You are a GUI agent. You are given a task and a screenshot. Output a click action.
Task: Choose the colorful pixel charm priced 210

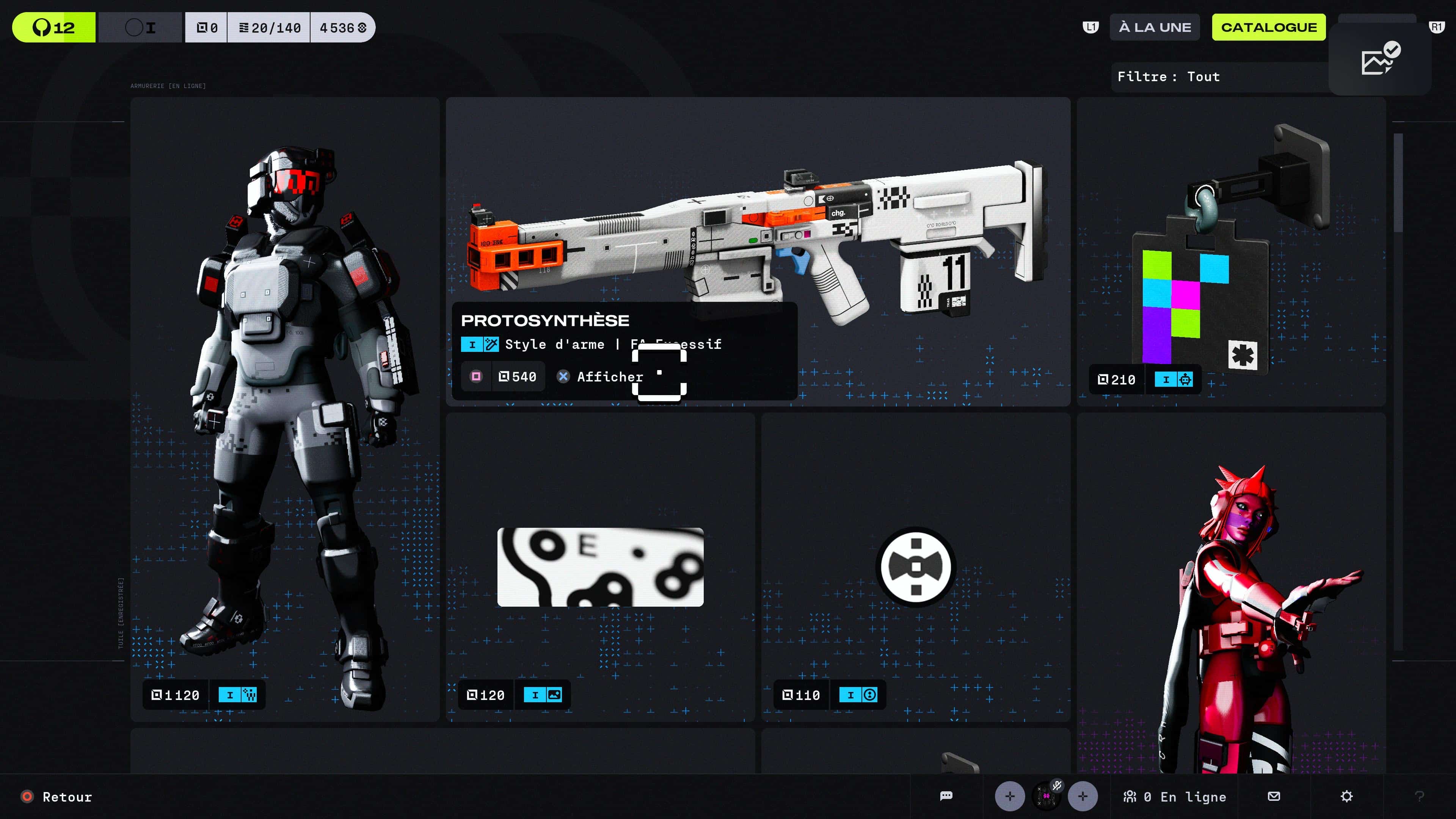pos(1231,251)
